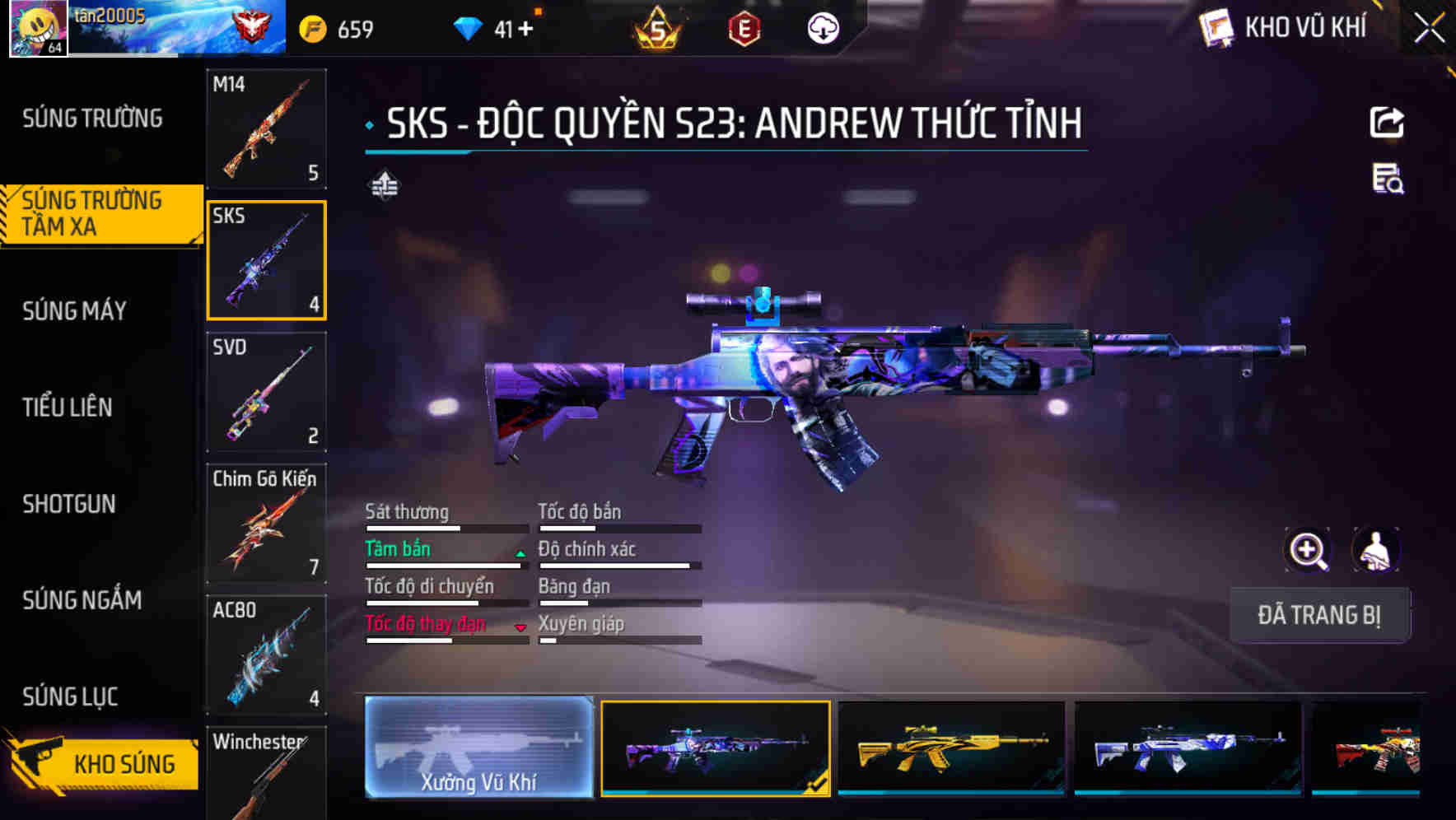Select the SKS item in the weapon list
The width and height of the screenshot is (1456, 820).
267,259
